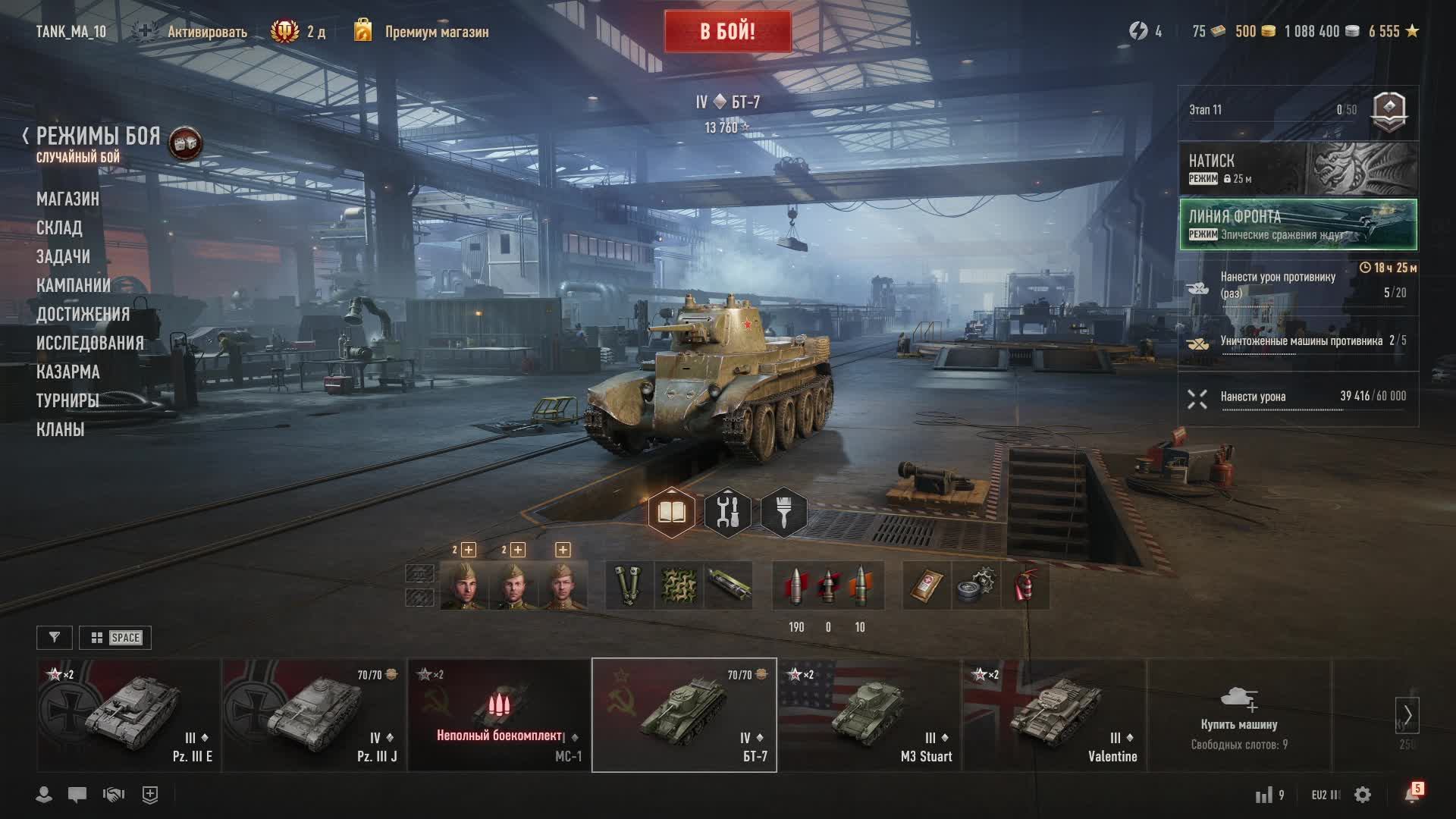The height and width of the screenshot is (819, 1456).
Task: Go to СКЛАД depot
Action: pyautogui.click(x=59, y=227)
